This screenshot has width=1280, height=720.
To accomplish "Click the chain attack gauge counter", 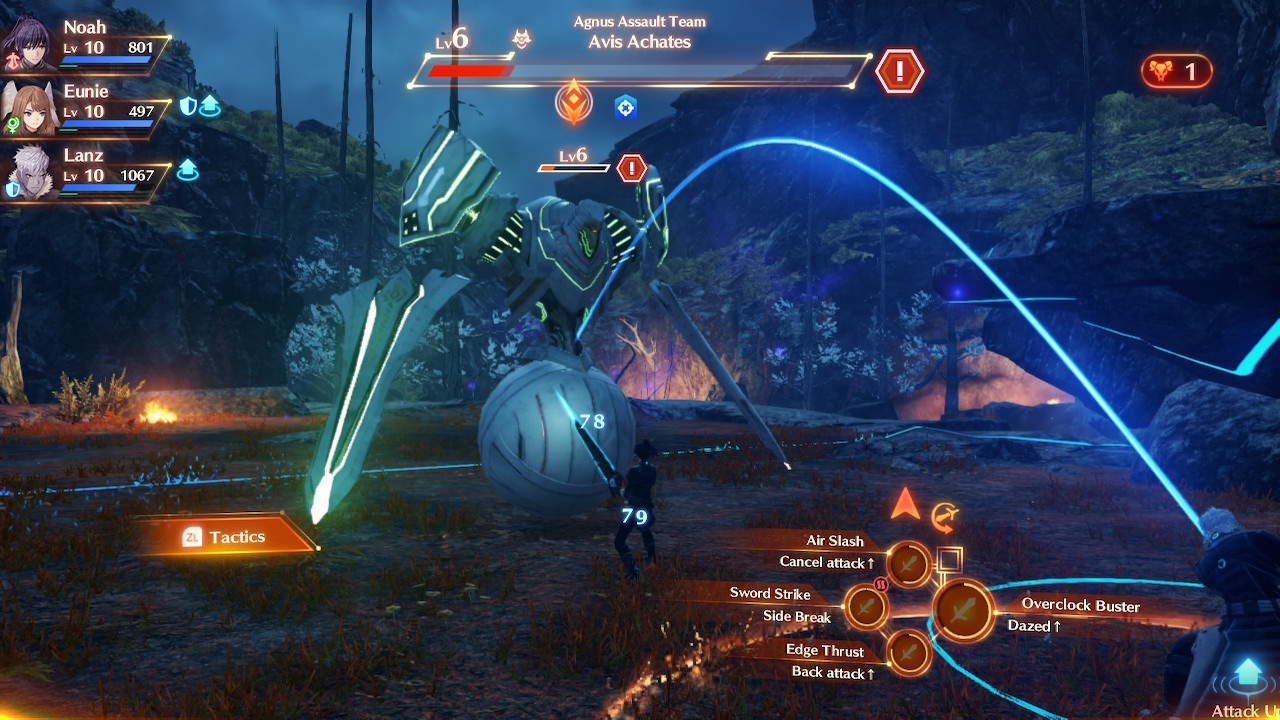I will (x=1176, y=71).
